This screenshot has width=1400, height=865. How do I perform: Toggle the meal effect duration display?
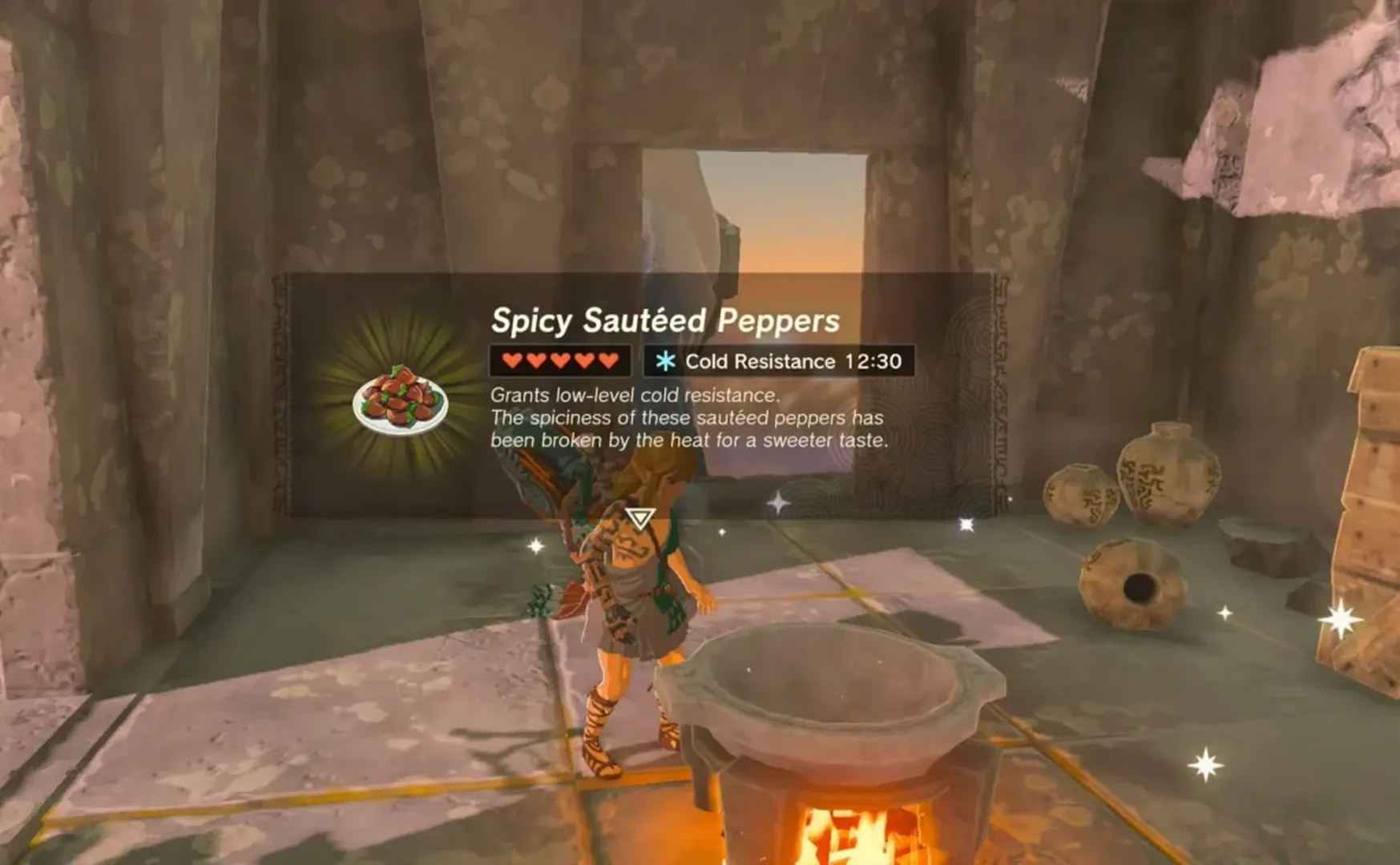[875, 361]
